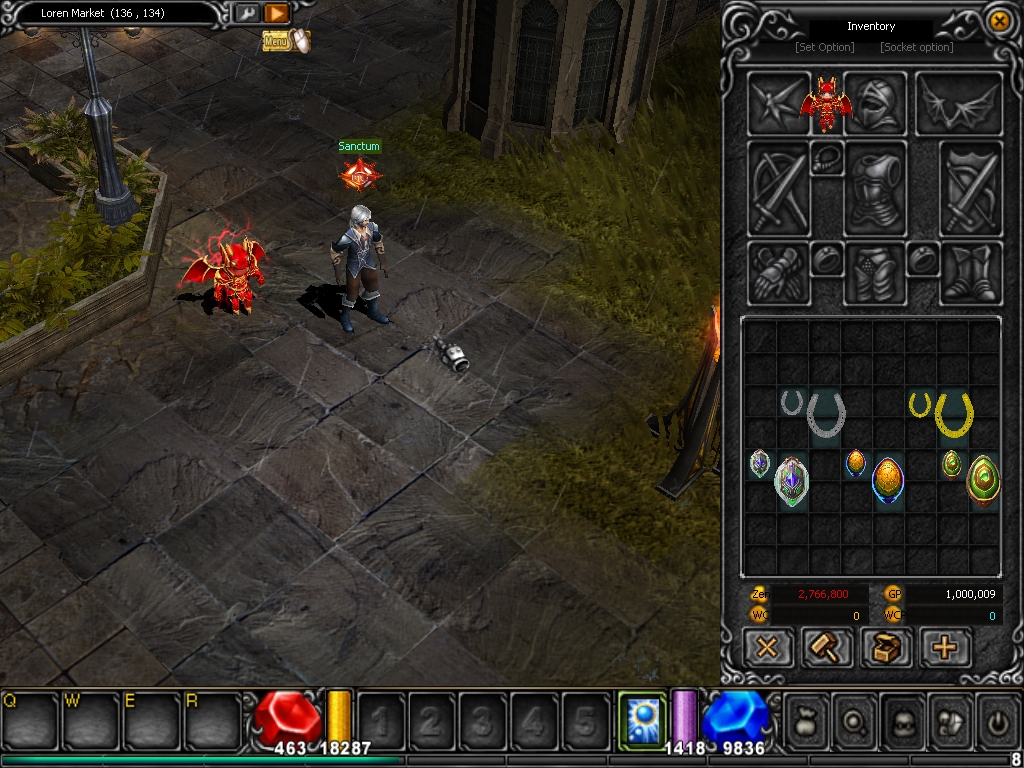Pick the large purple-gem egg item
The image size is (1024, 768).
pos(791,480)
